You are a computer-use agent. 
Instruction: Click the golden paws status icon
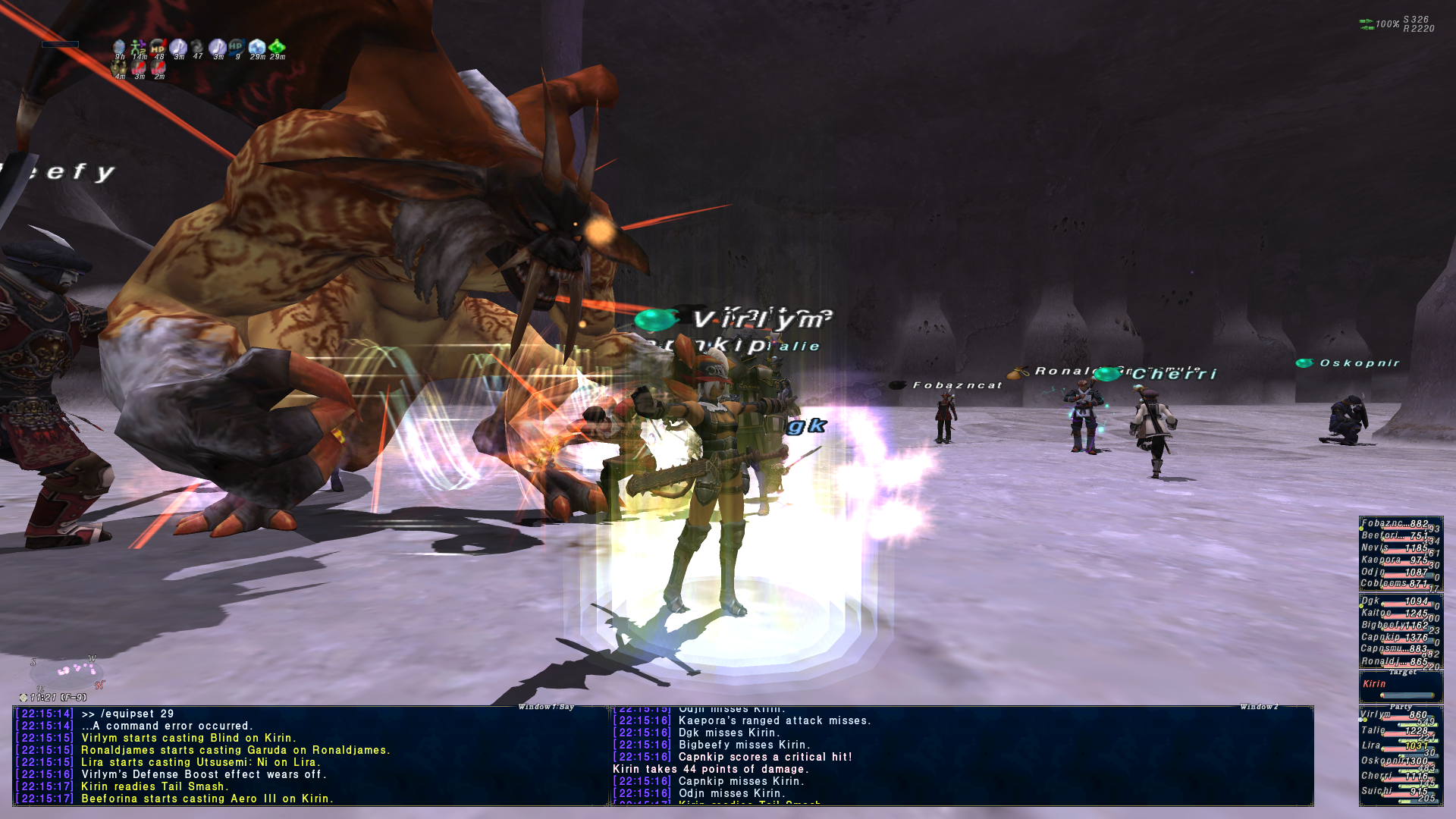pyautogui.click(x=119, y=67)
